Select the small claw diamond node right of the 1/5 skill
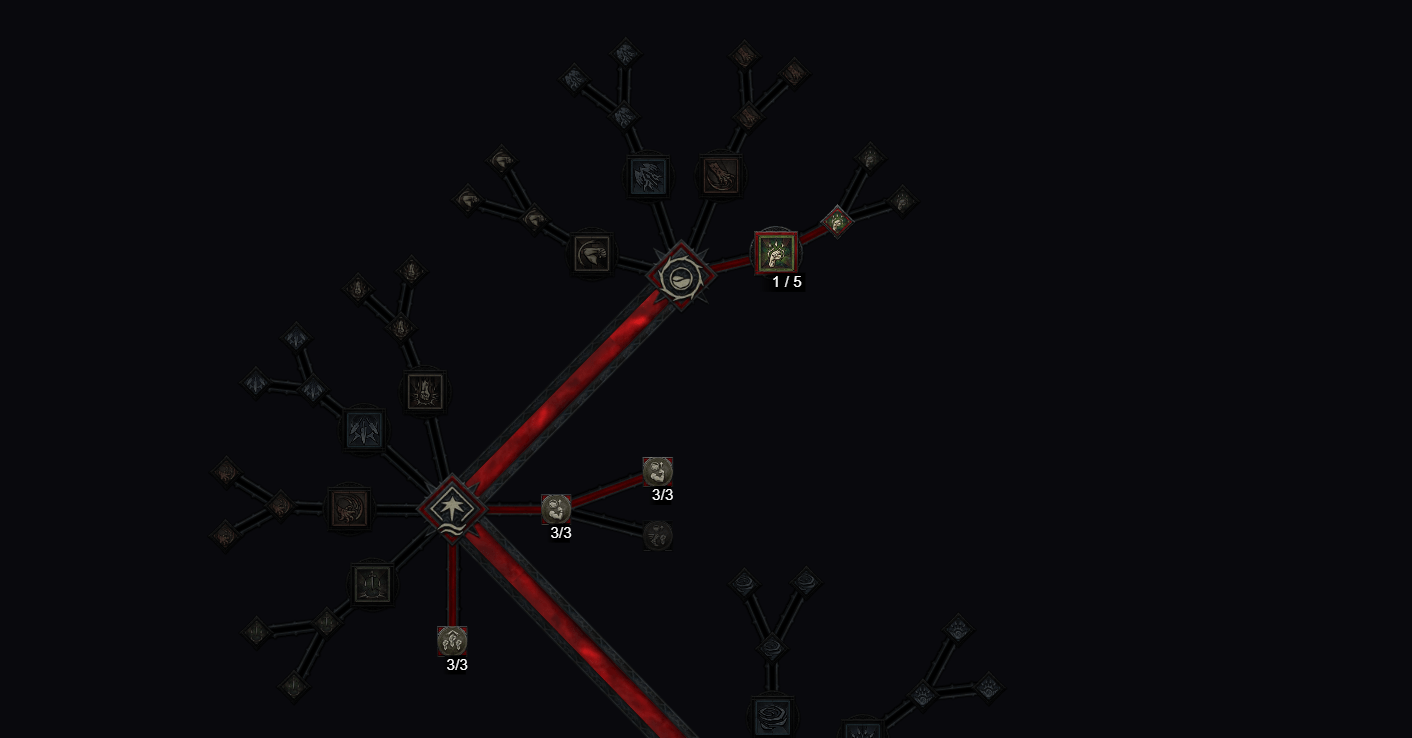The image size is (1412, 738). pos(838,220)
